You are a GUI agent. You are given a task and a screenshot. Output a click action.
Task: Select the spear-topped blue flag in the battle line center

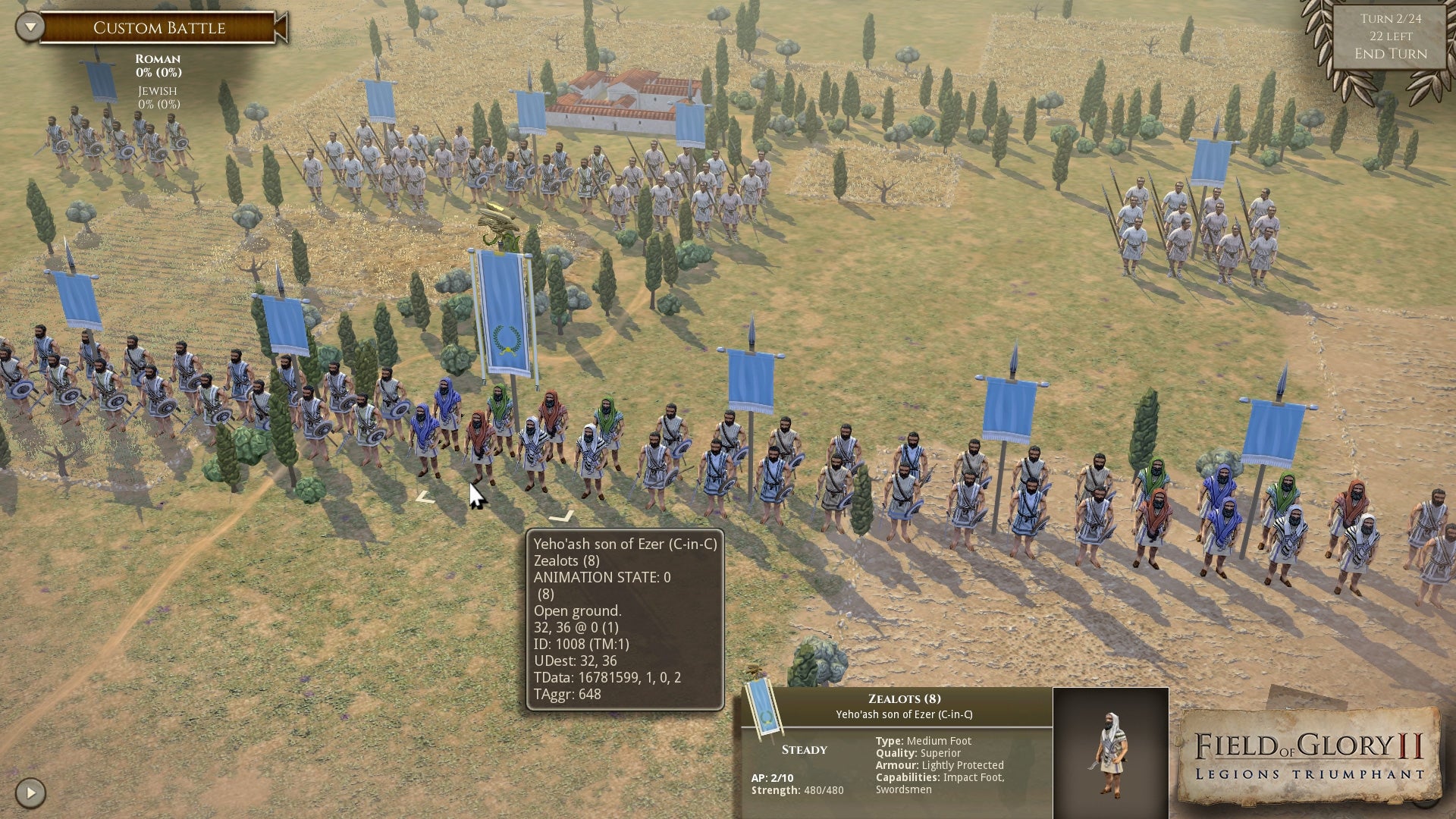point(752,379)
